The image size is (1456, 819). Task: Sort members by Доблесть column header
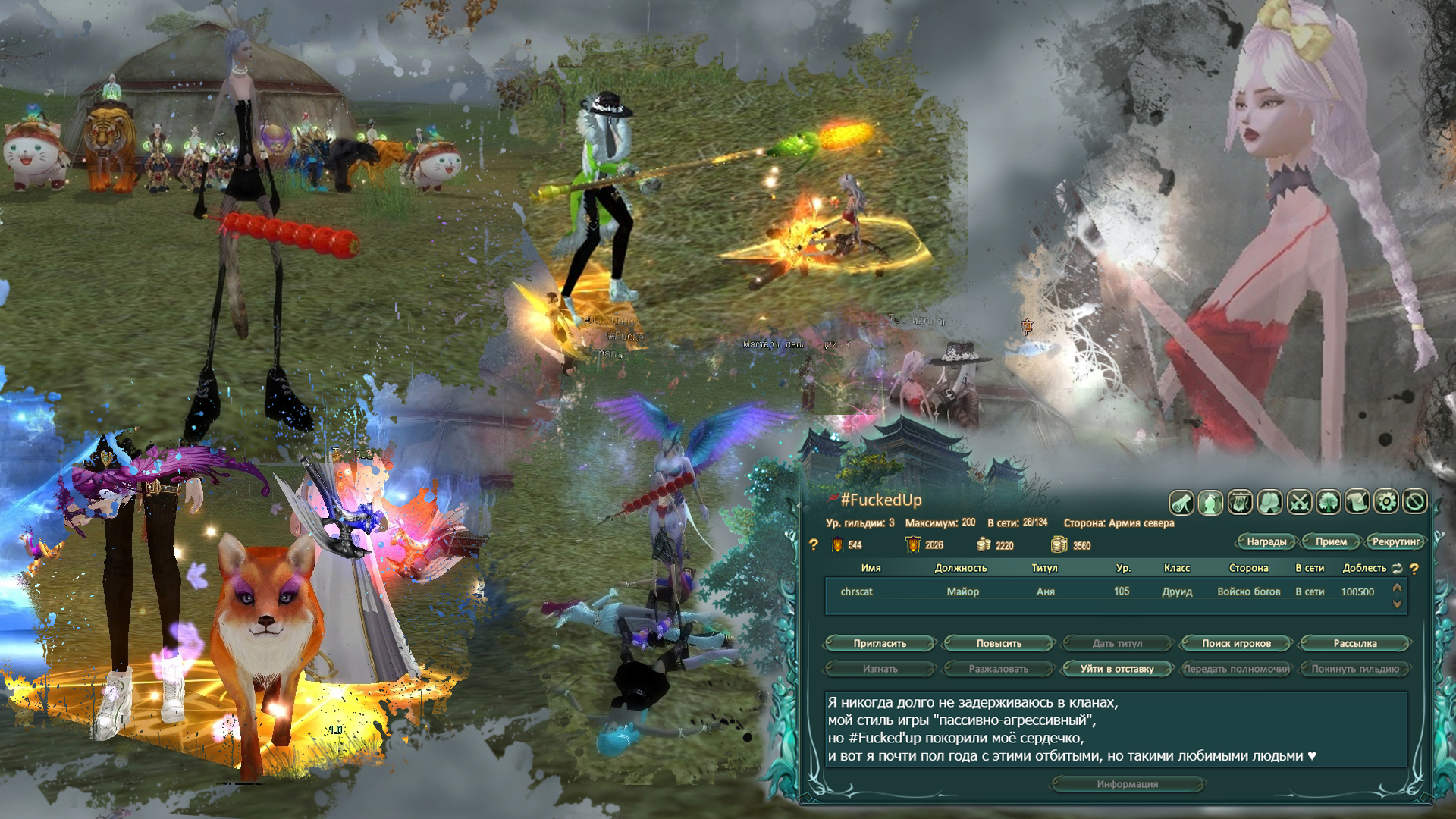pos(1364,568)
